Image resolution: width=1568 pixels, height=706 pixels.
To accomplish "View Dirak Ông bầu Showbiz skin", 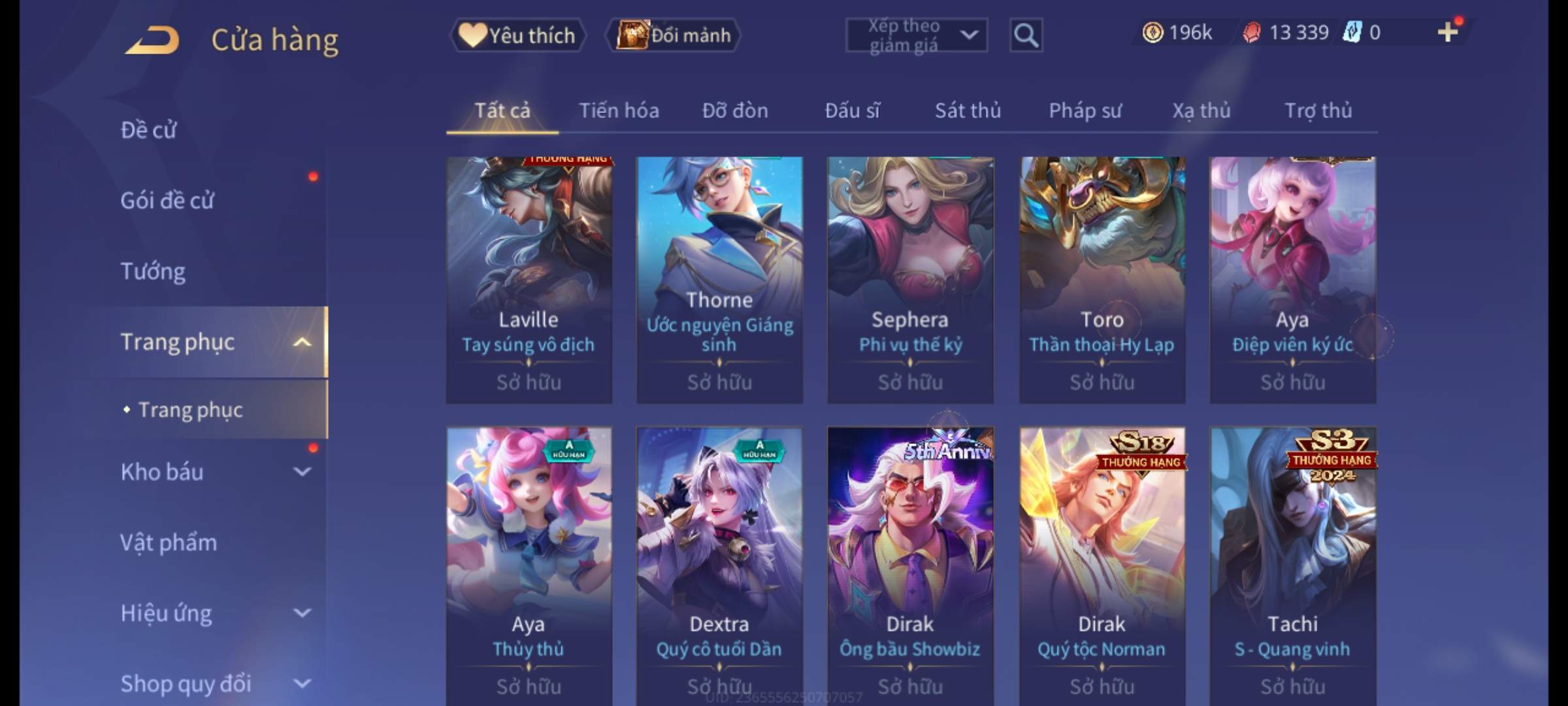I will coord(910,565).
